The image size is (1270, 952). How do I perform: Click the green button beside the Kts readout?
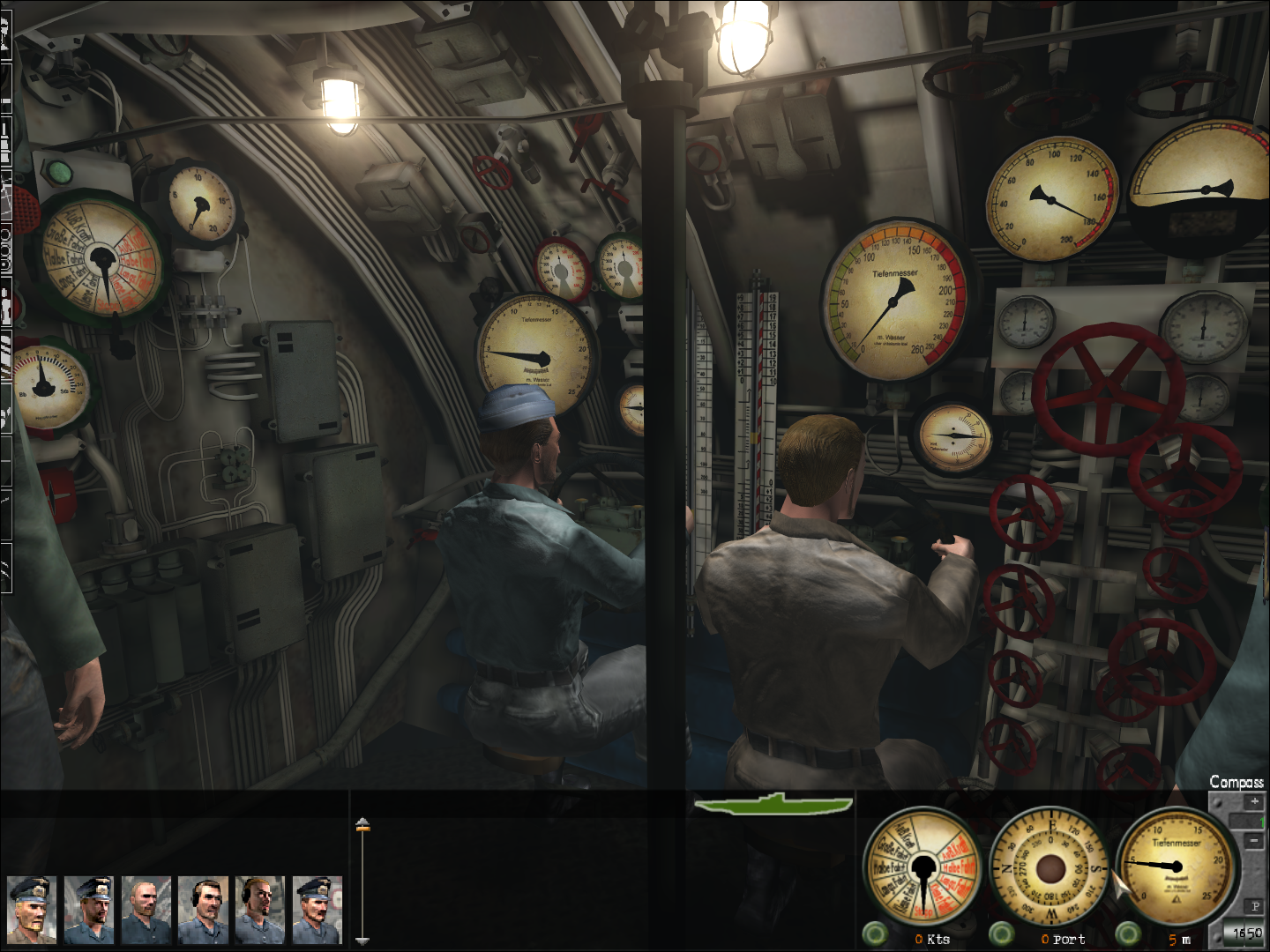[x=875, y=933]
